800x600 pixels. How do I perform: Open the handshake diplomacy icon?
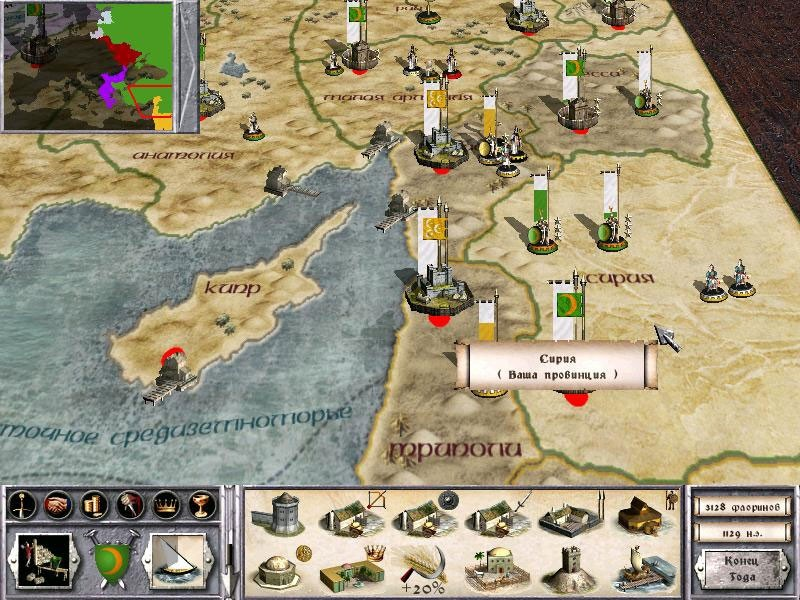(59, 503)
